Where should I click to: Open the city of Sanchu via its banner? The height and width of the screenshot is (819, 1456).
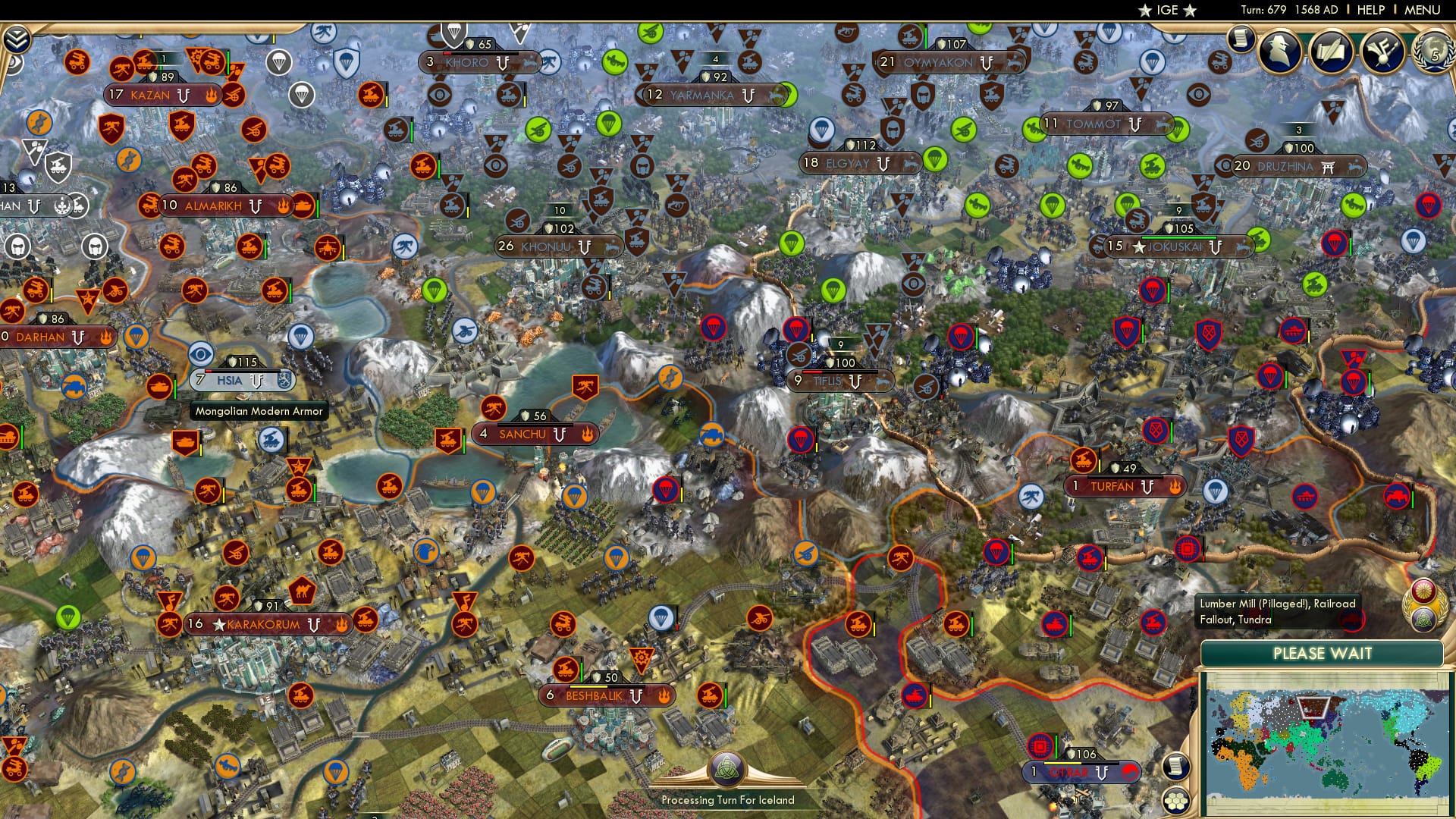(x=523, y=434)
